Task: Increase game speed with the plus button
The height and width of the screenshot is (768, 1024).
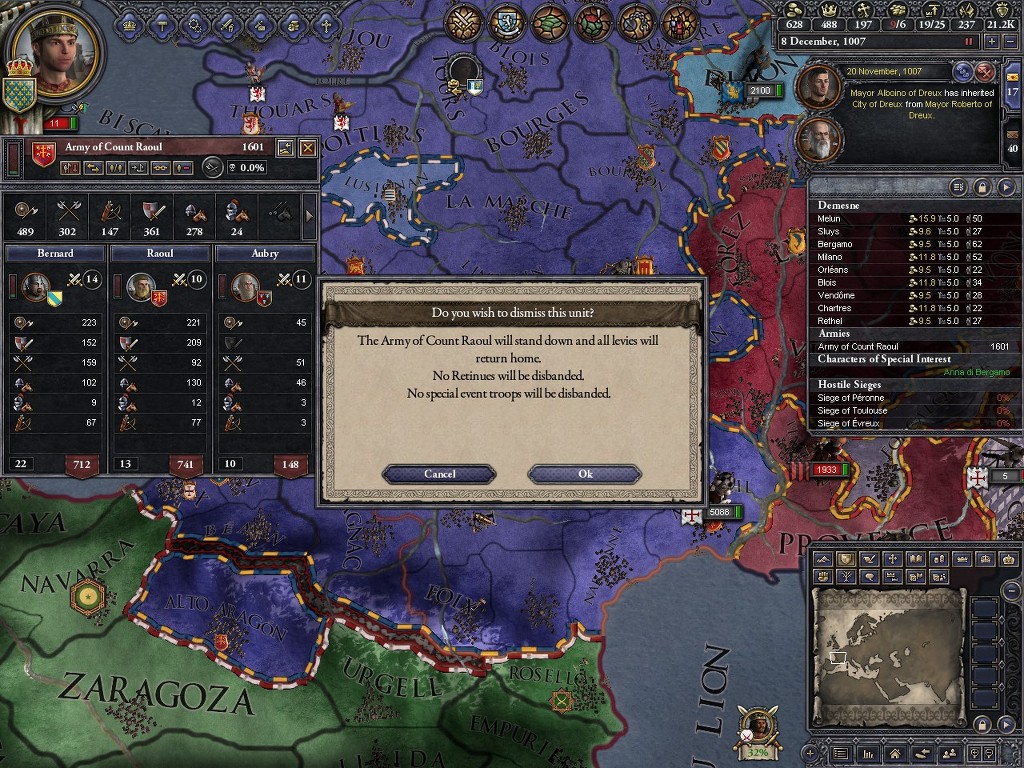Action: click(991, 42)
